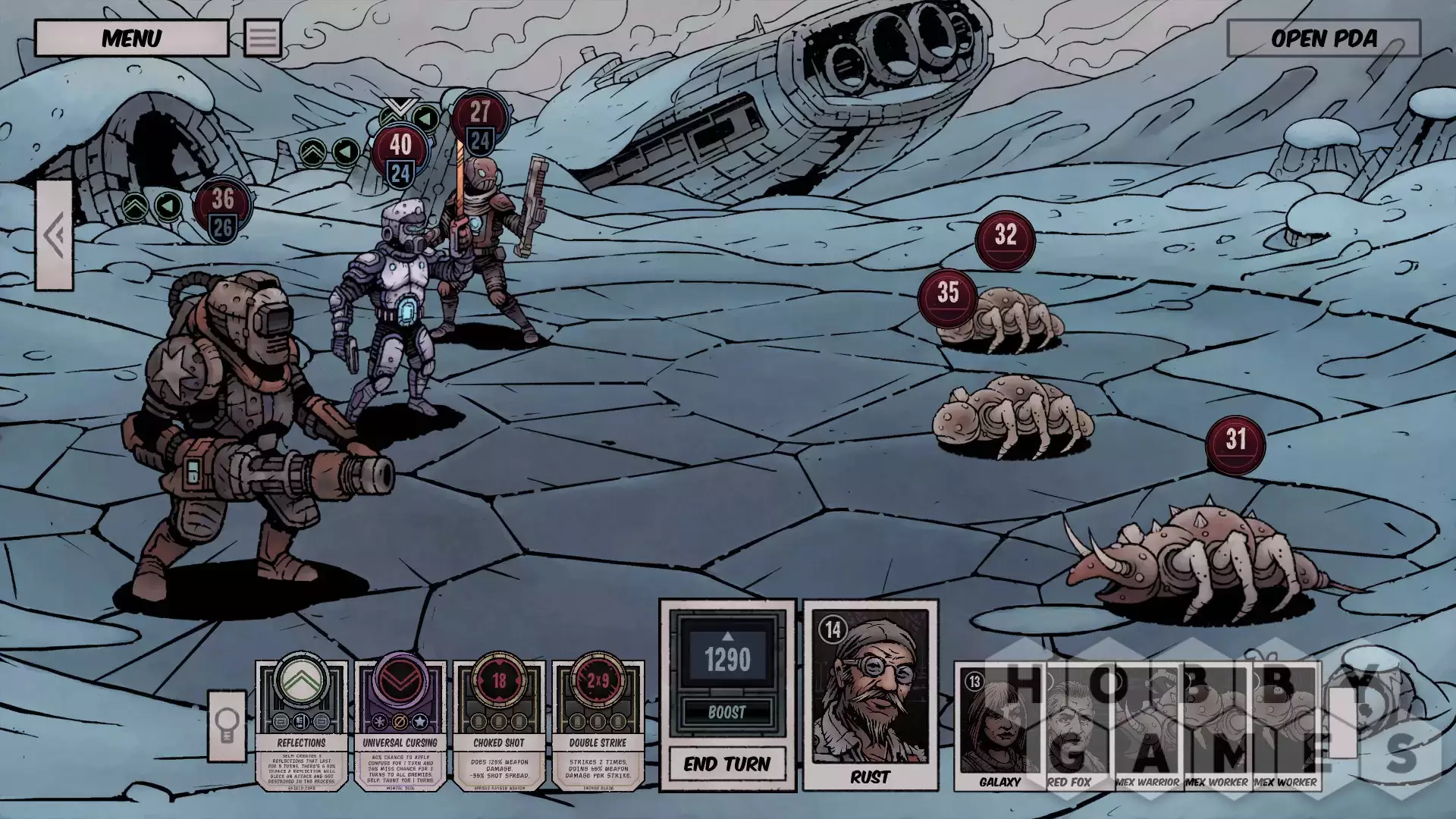Image resolution: width=1456 pixels, height=819 pixels.
Task: Pick the Double Strike card
Action: (x=598, y=724)
